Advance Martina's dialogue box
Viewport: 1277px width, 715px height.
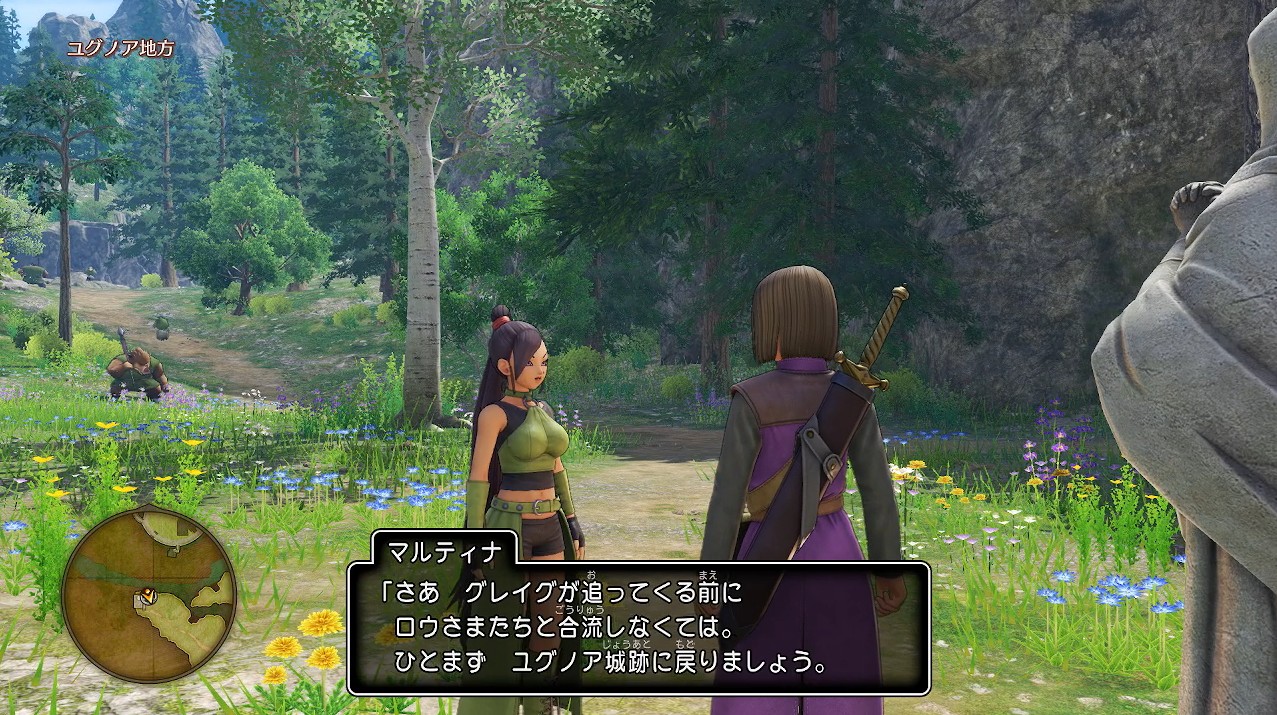pos(638,629)
